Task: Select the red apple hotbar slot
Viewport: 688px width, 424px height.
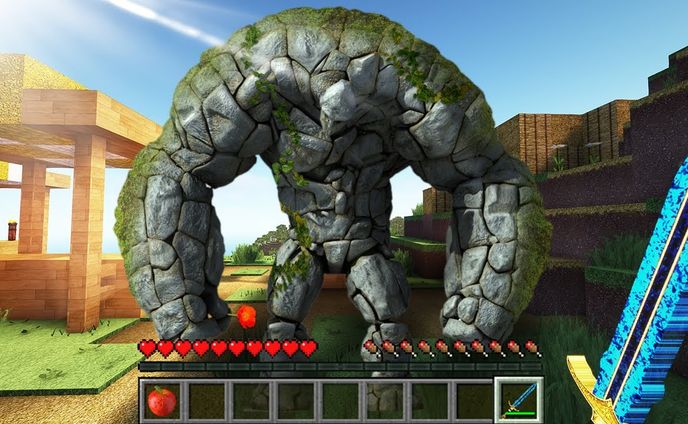Action: click(161, 401)
